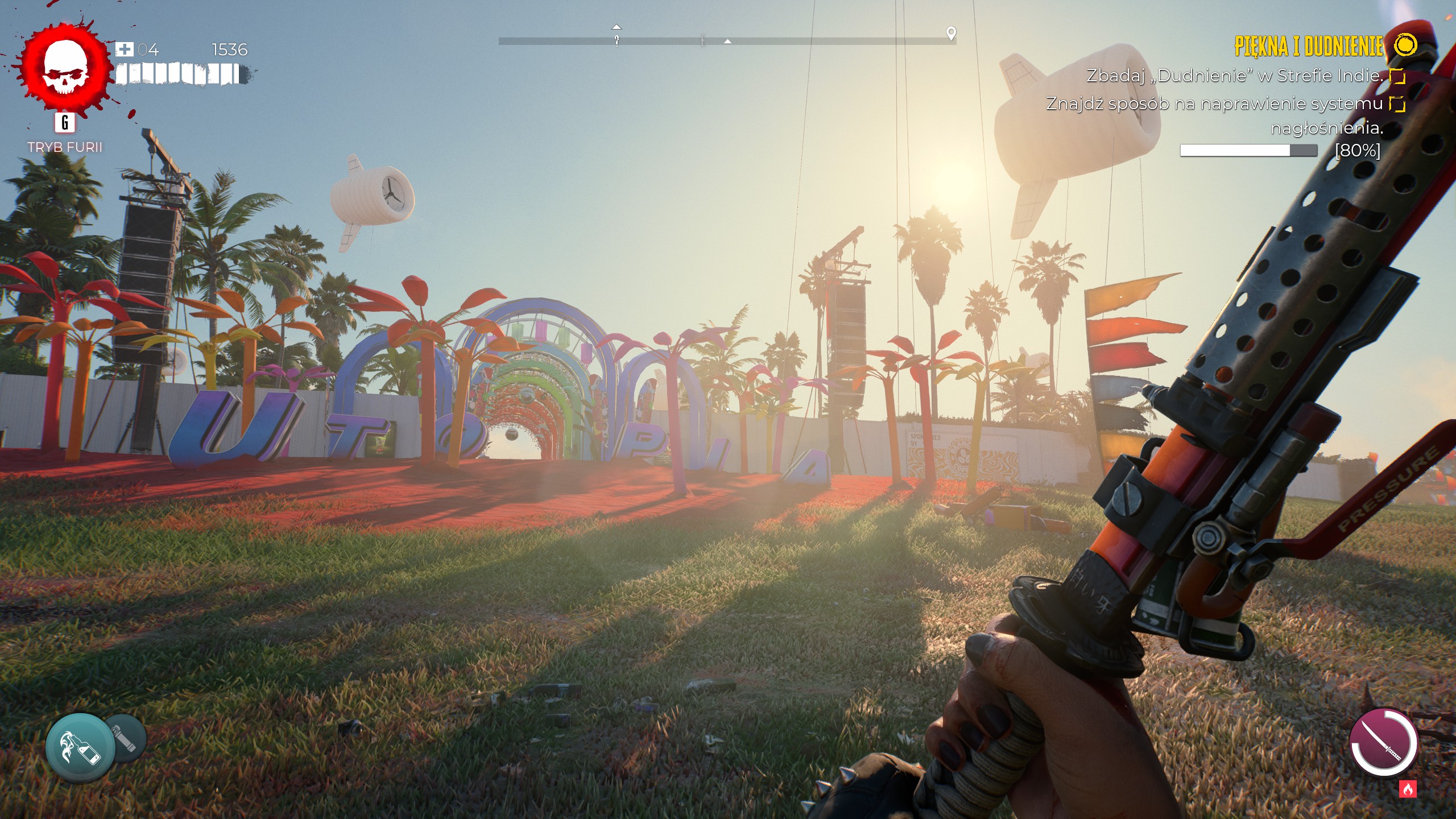Click the location pin on the compass
The image size is (1456, 819).
pyautogui.click(x=951, y=33)
